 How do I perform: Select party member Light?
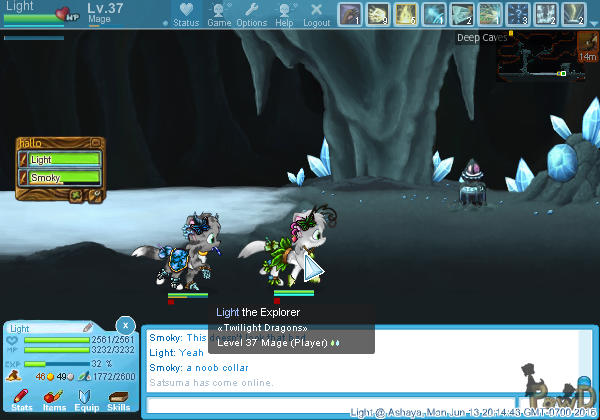coord(60,159)
